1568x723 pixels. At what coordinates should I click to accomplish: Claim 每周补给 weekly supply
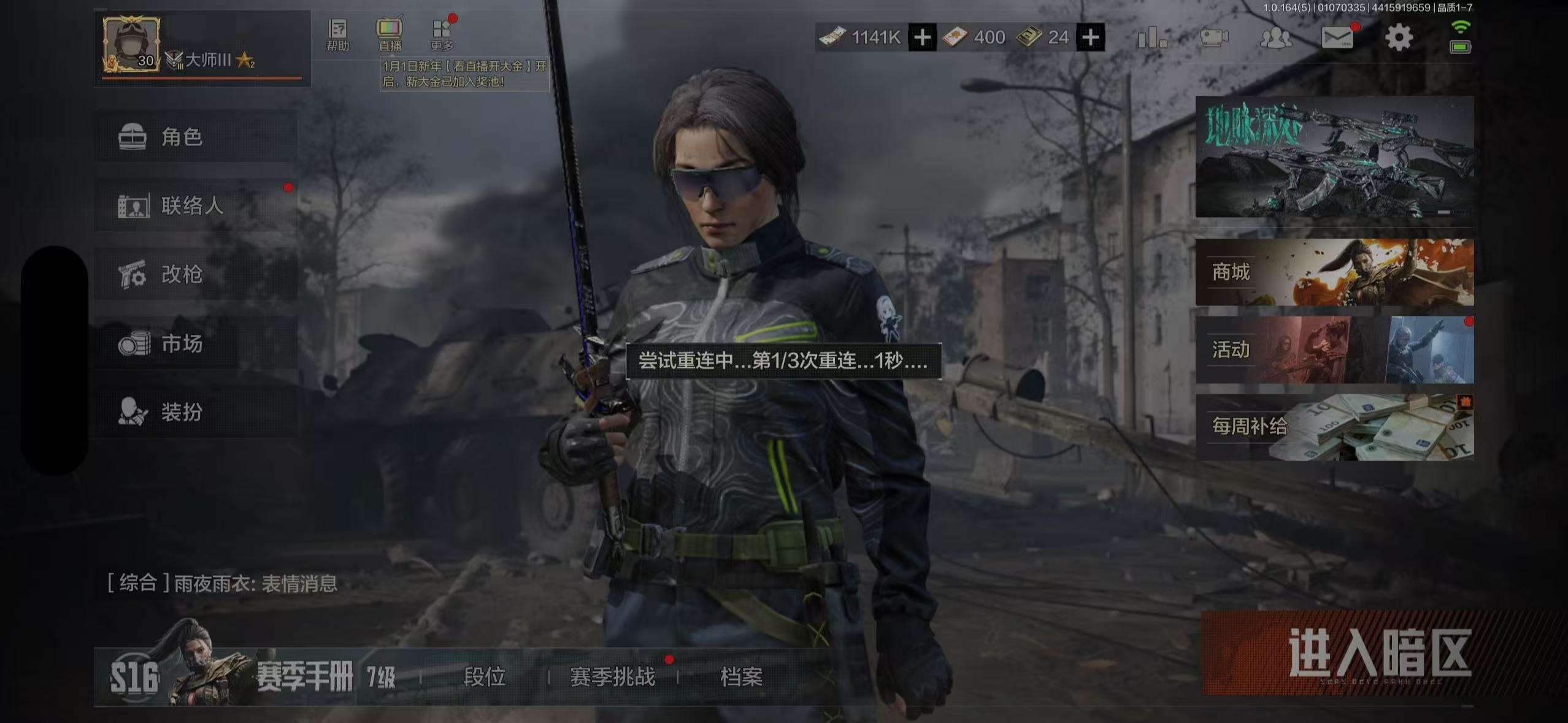(x=1334, y=427)
